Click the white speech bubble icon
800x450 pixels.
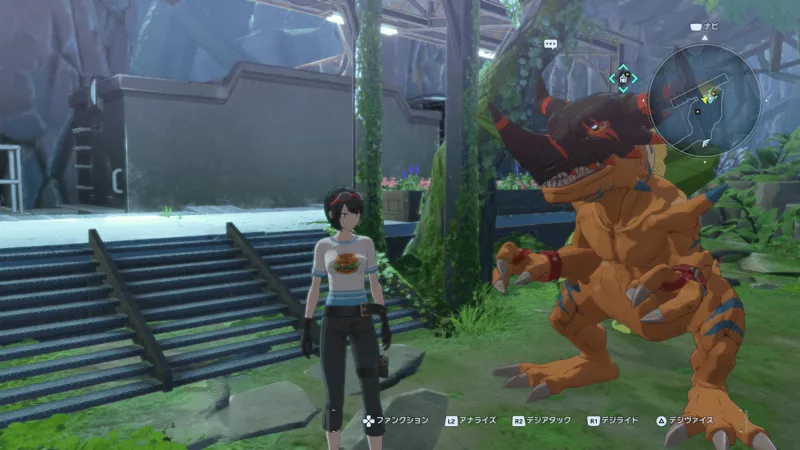tap(549, 44)
